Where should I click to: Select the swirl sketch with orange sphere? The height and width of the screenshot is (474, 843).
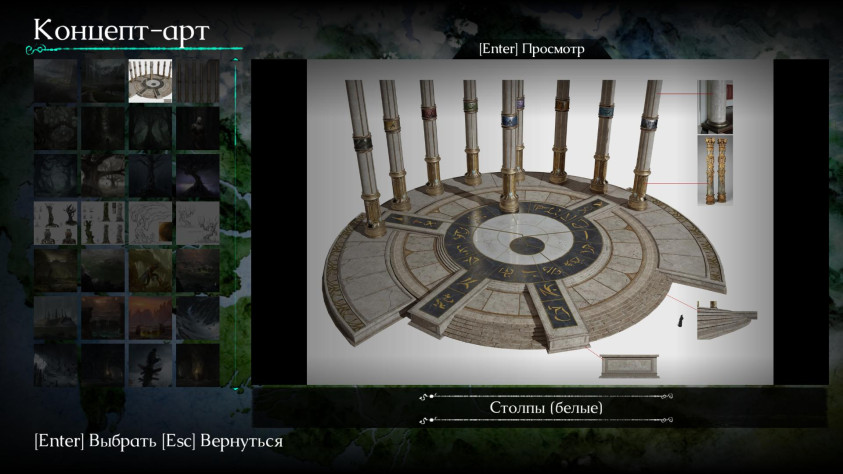point(150,222)
